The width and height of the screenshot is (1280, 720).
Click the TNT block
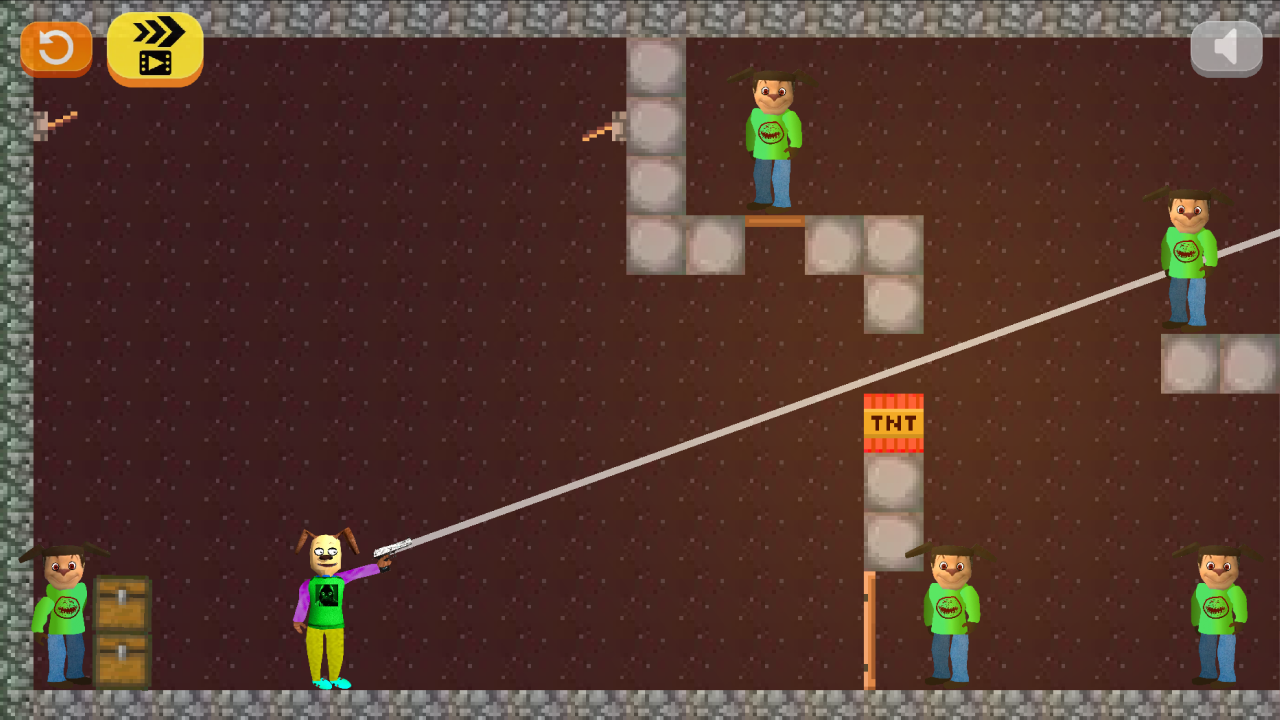[893, 421]
